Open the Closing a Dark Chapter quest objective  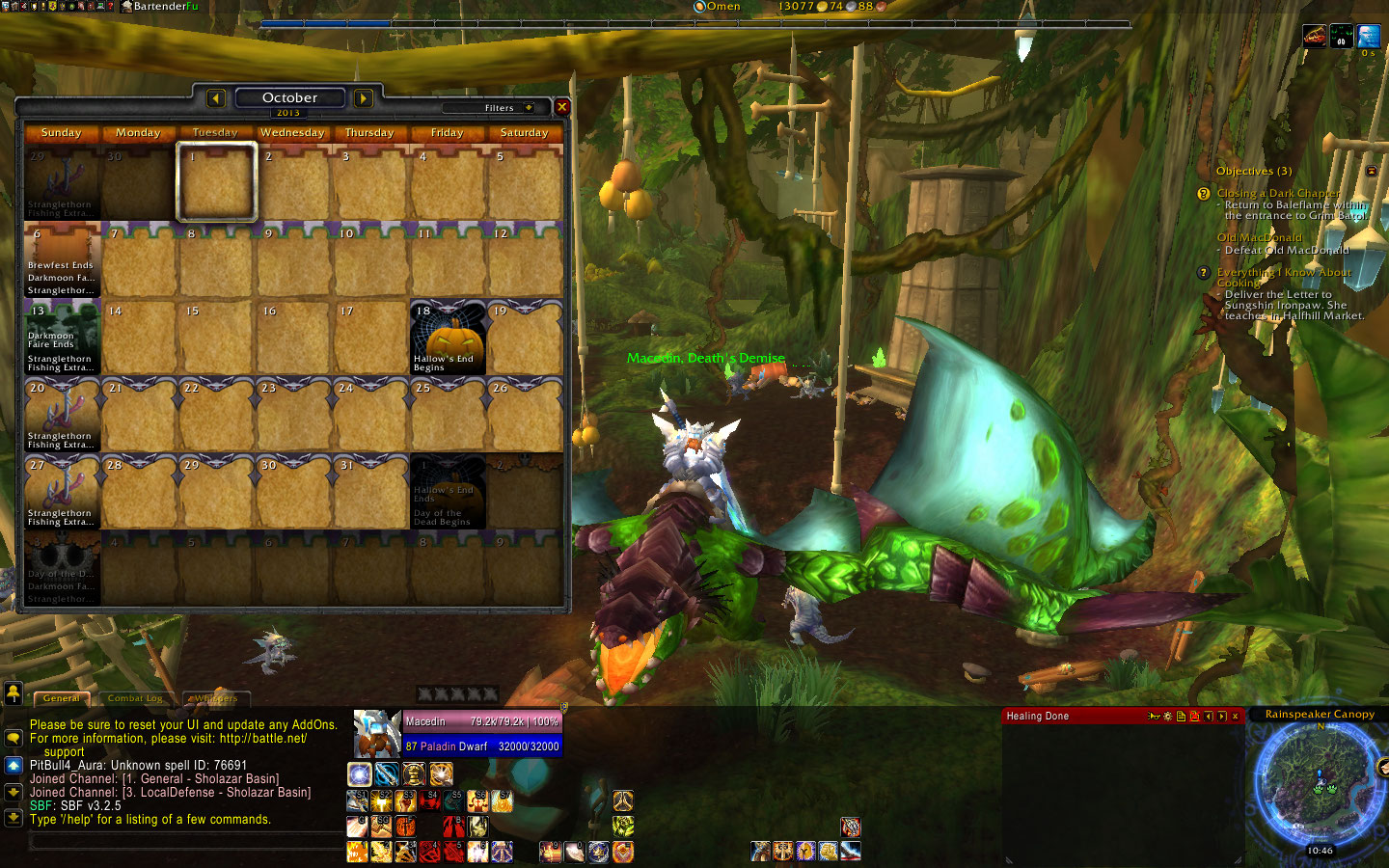(x=1277, y=193)
